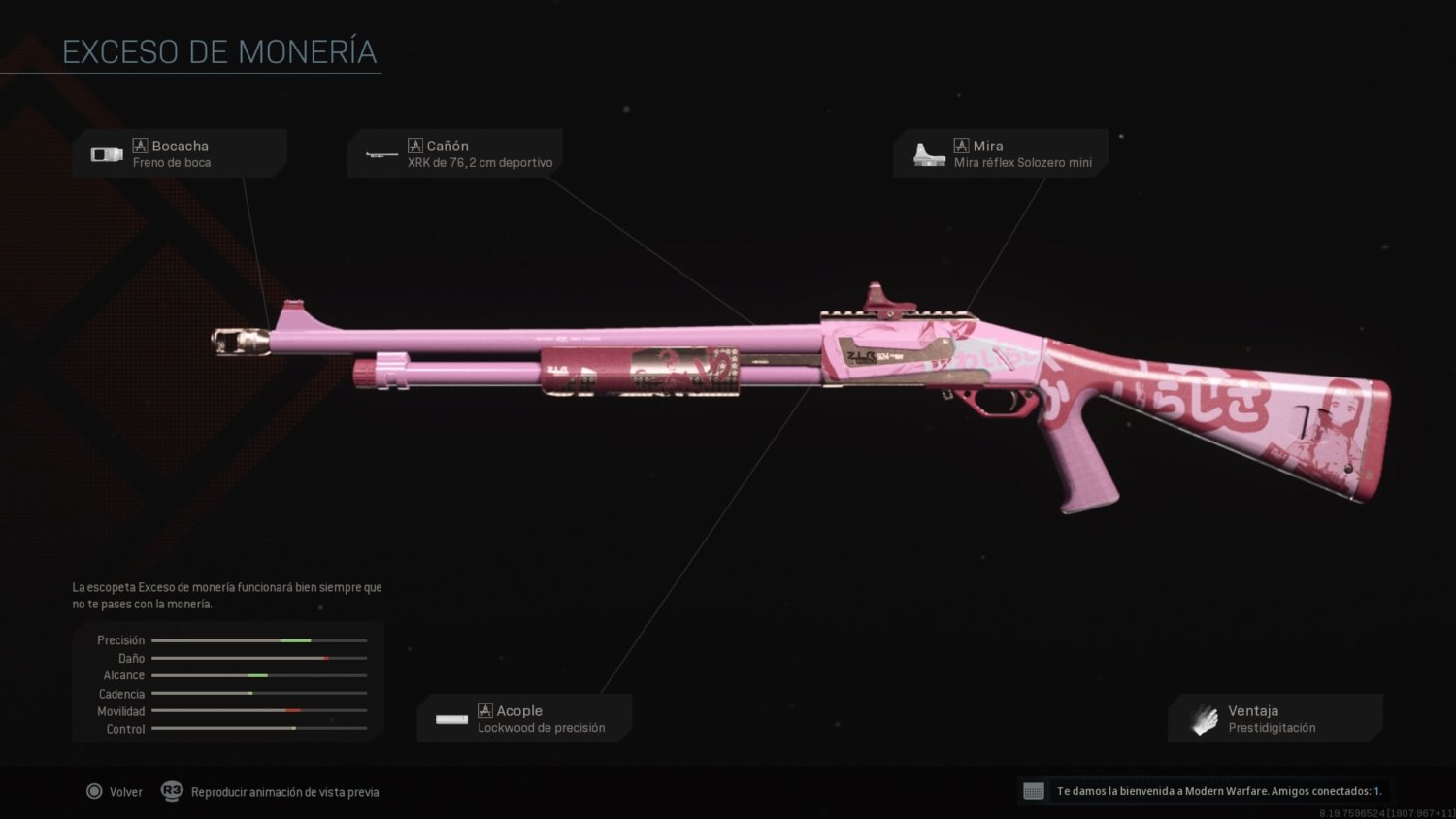Open the Freno de boca attachment slot

[180, 152]
